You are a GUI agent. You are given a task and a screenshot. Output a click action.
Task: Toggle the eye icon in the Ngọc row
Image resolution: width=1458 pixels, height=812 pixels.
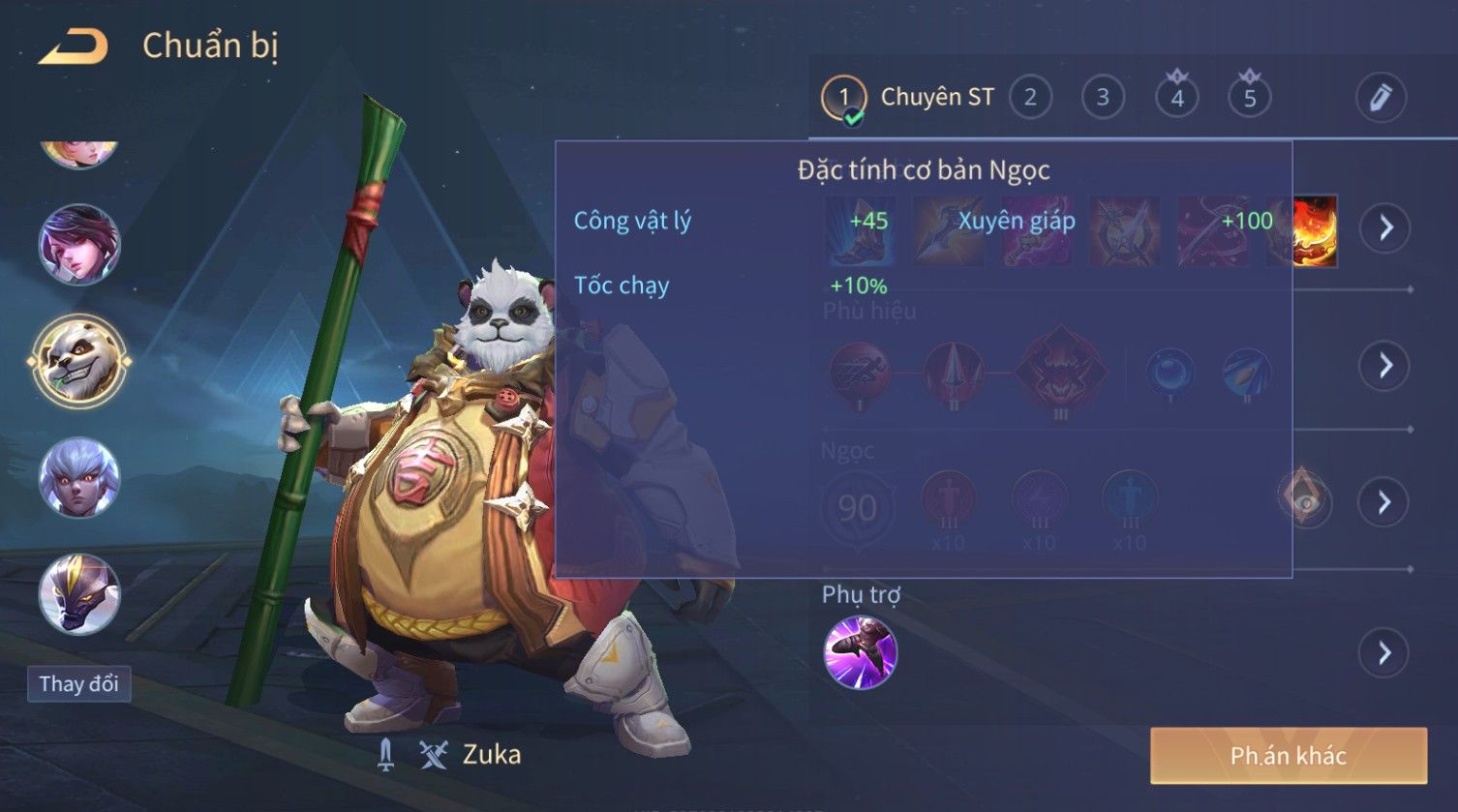click(x=1305, y=499)
